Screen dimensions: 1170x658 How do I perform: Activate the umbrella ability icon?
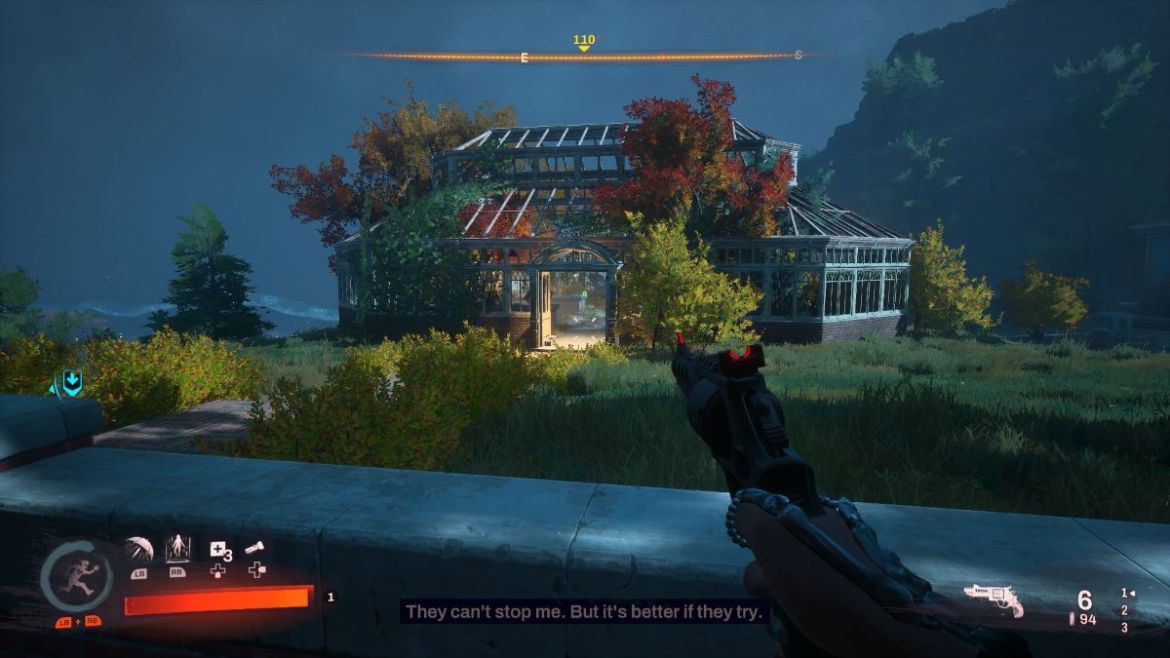139,548
